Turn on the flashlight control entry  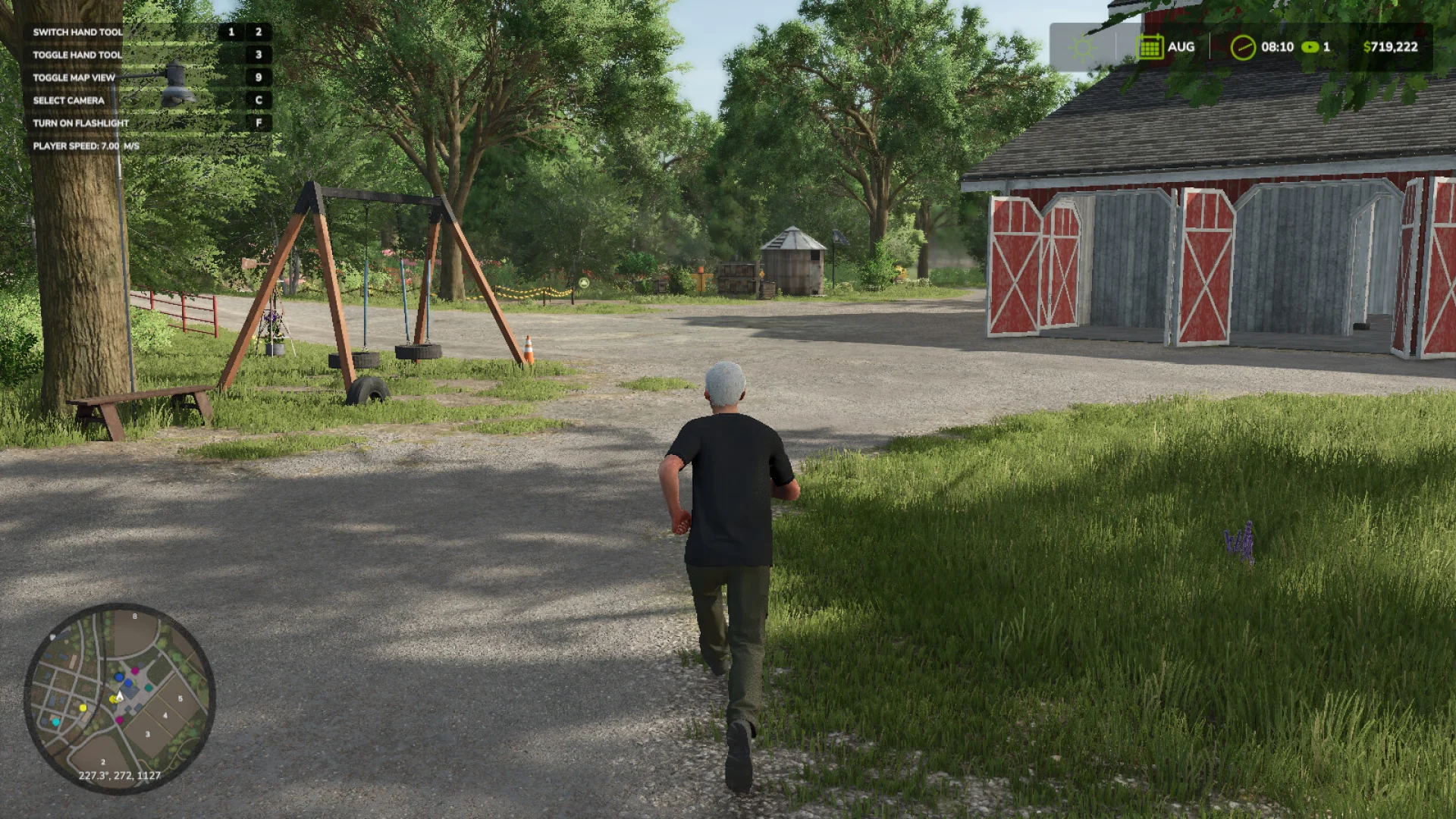(80, 122)
